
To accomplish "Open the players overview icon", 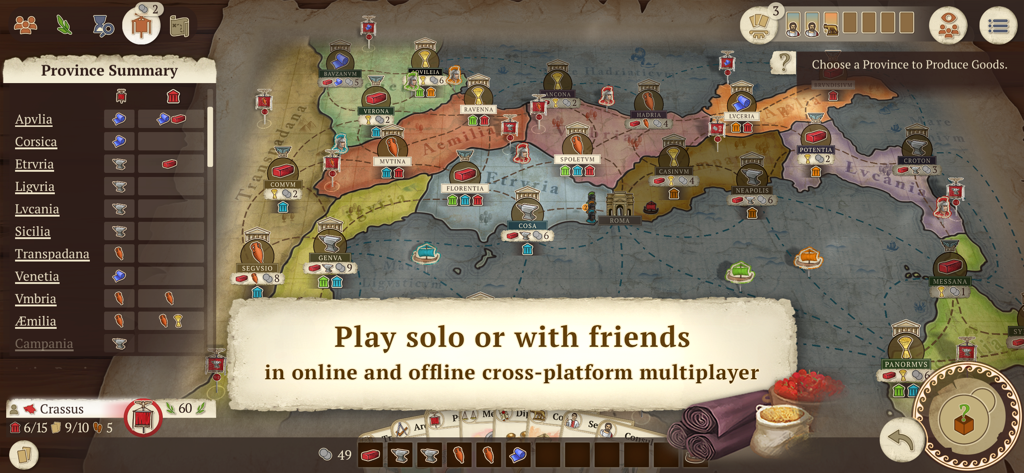I will pos(25,25).
